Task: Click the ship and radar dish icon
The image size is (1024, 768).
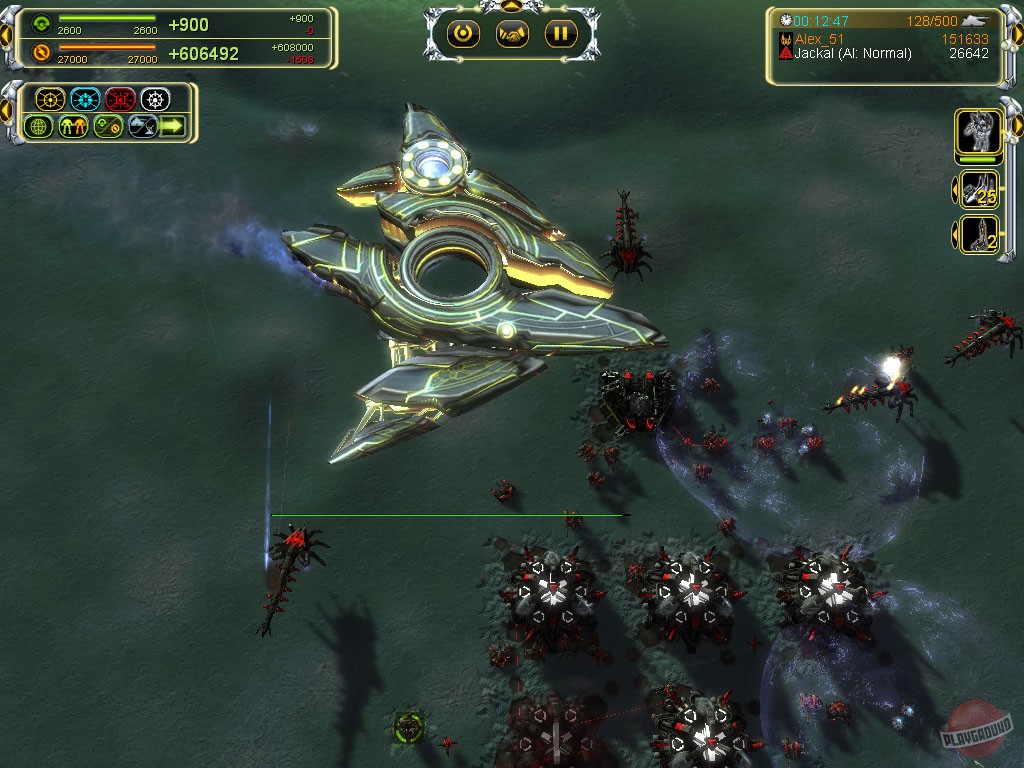Action: click(x=142, y=127)
